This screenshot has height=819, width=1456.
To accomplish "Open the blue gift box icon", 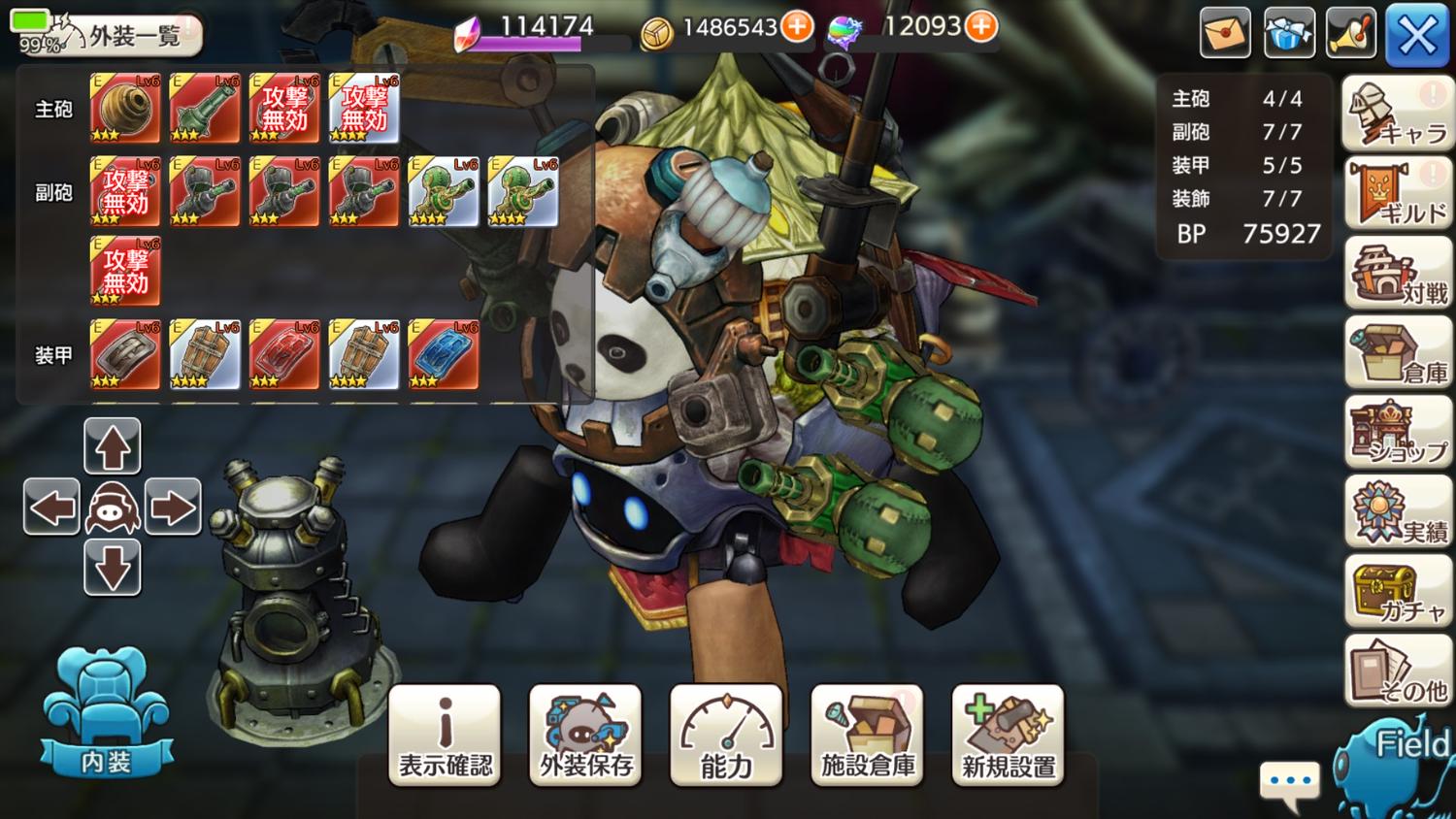I will click(x=1289, y=34).
